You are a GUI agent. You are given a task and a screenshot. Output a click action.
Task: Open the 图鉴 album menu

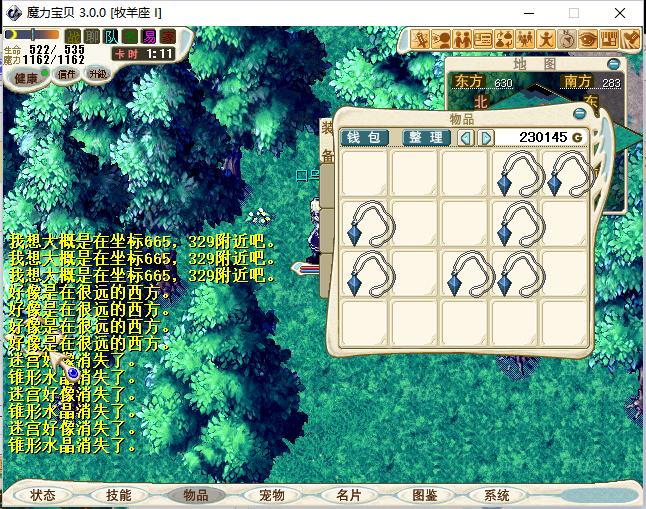[x=424, y=495]
